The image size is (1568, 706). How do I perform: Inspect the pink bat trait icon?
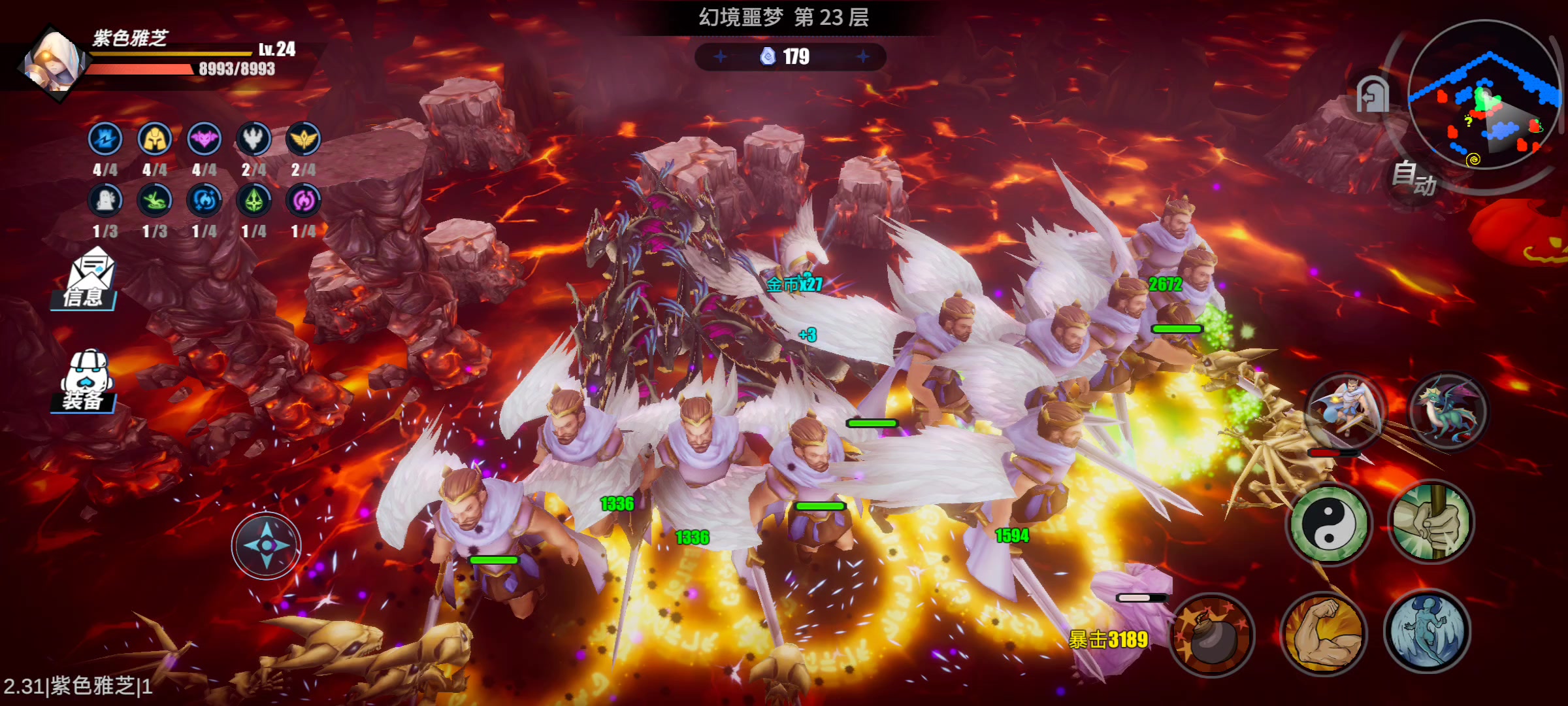204,139
